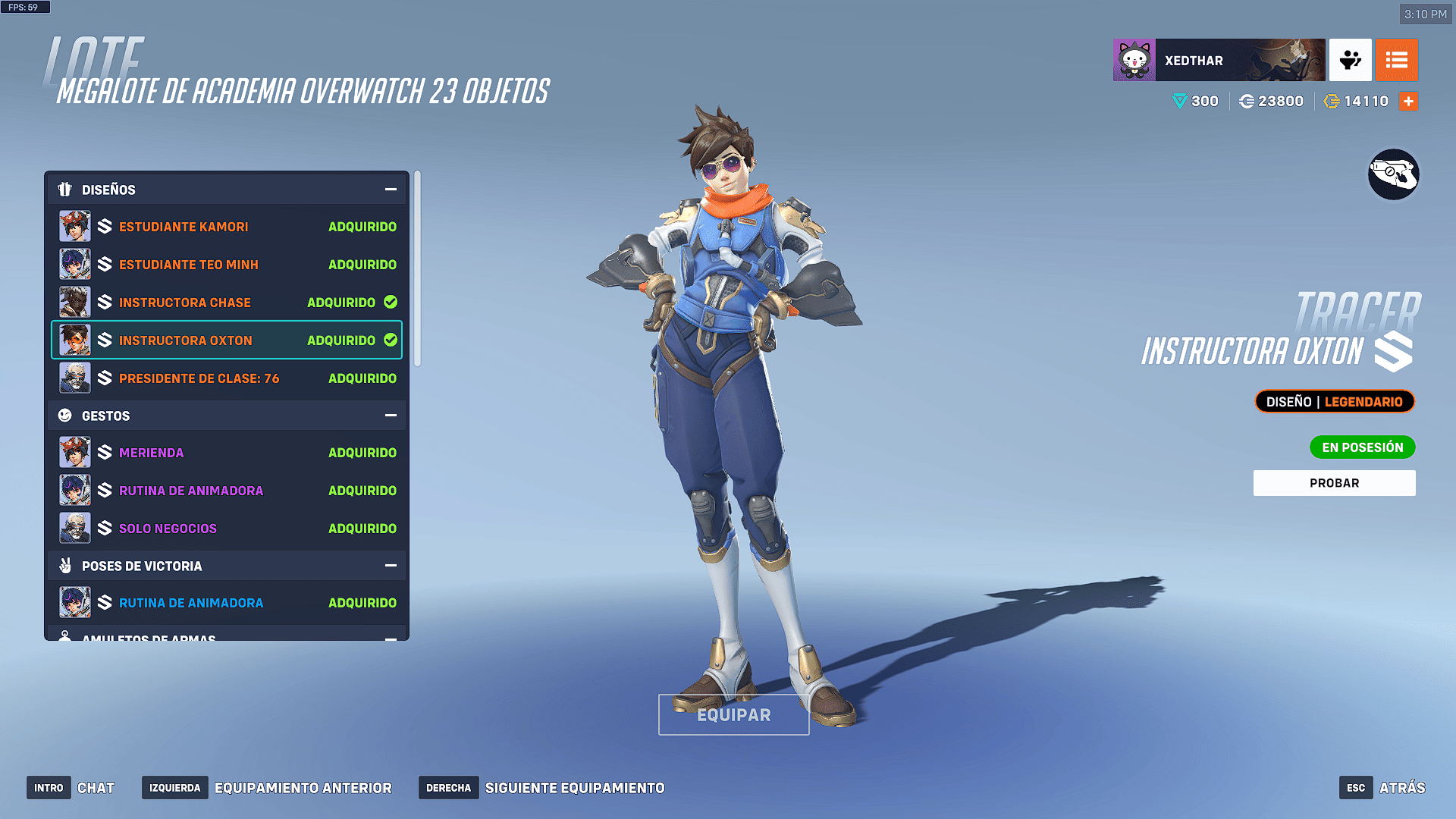Pick the Instructora Oxton skin row

click(x=227, y=340)
